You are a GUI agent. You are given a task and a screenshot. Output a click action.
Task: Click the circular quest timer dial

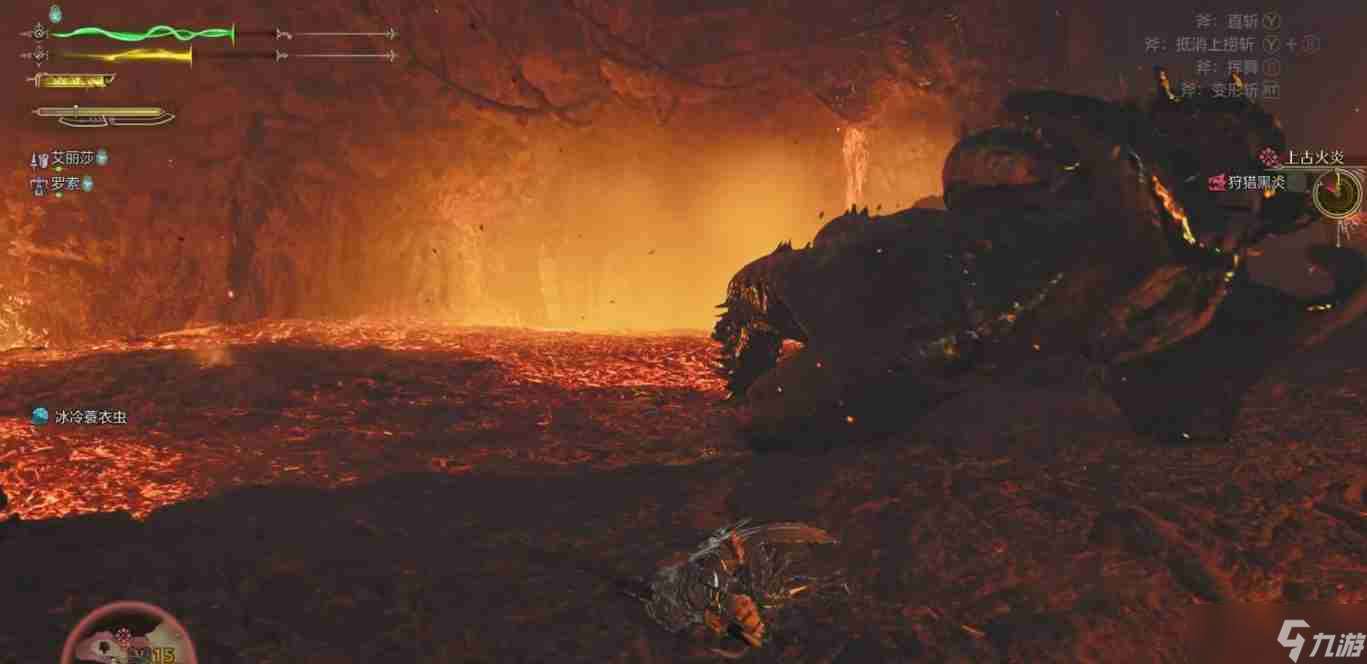pyautogui.click(x=1337, y=192)
